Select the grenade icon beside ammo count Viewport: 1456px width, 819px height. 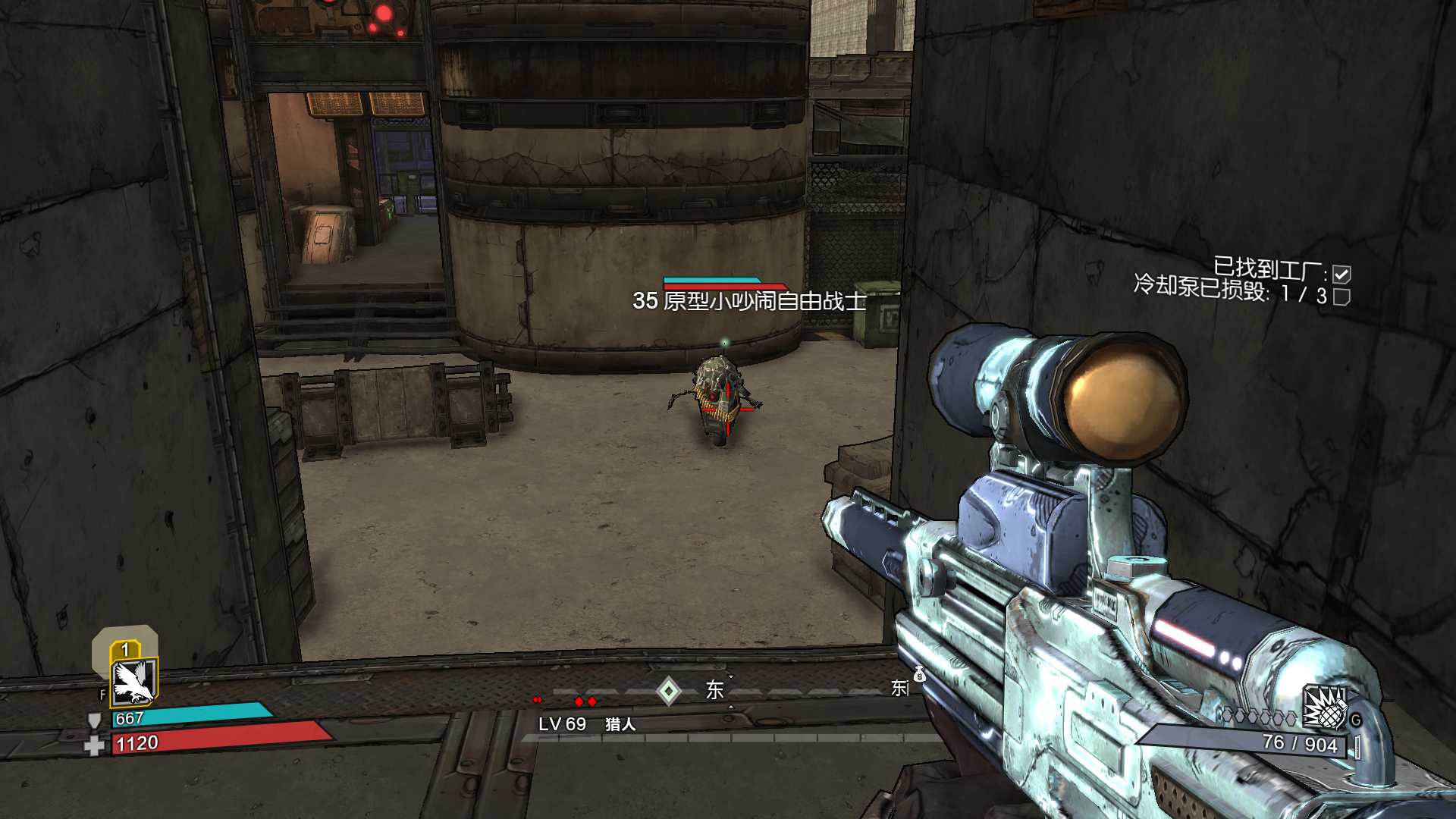coord(1325,708)
